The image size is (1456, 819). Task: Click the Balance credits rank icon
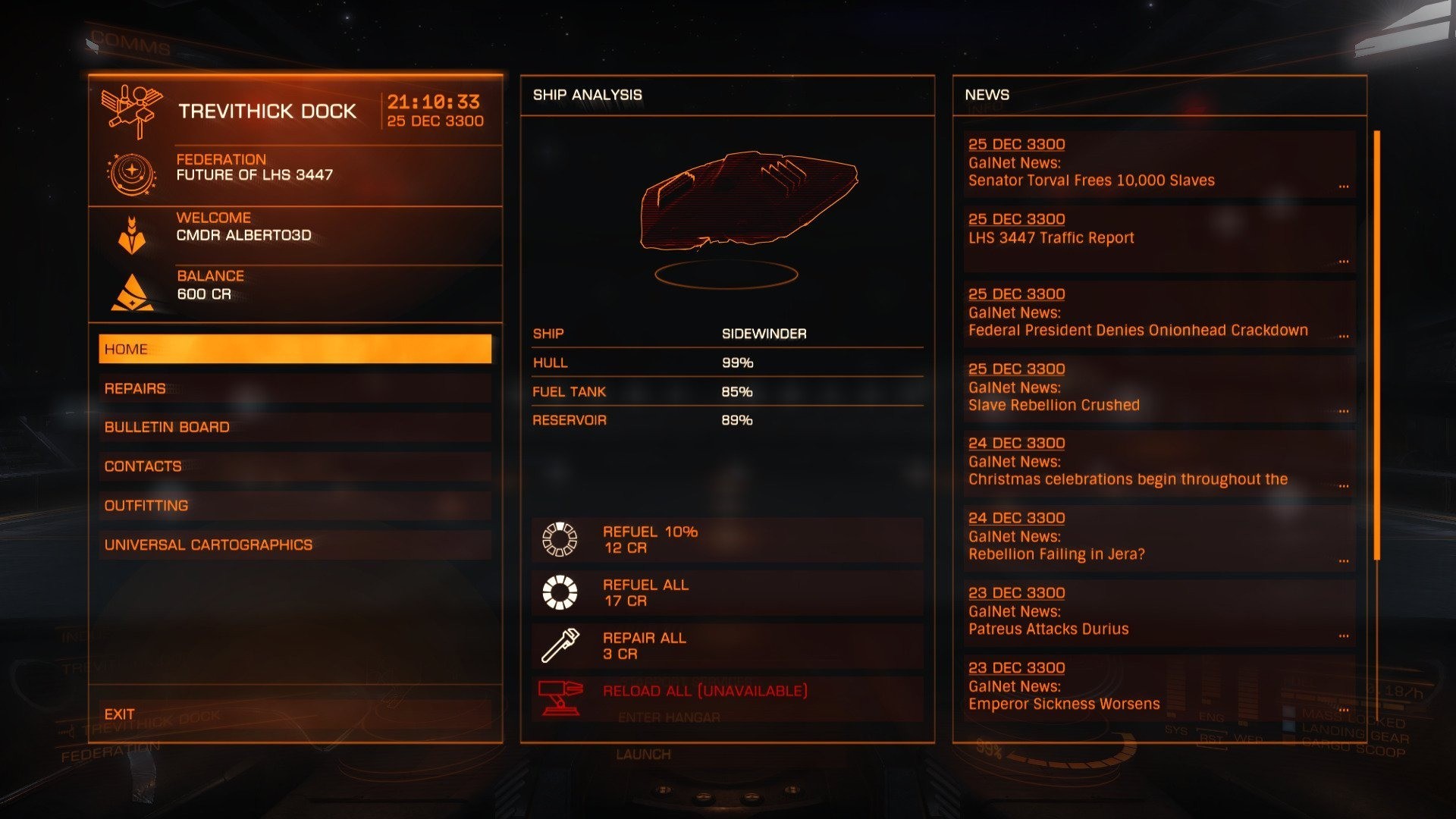pos(130,292)
